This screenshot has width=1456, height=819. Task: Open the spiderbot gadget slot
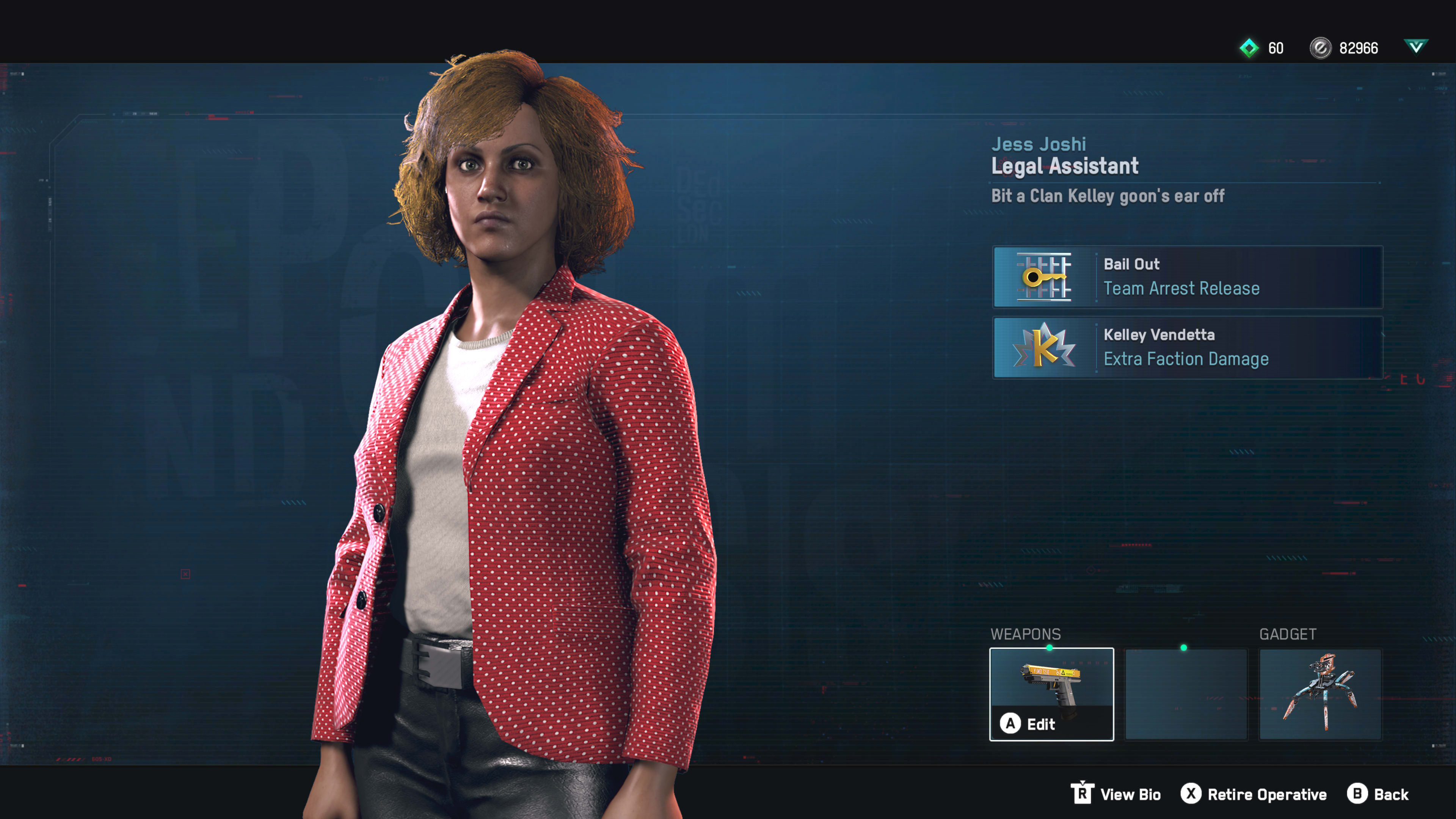[x=1320, y=693]
